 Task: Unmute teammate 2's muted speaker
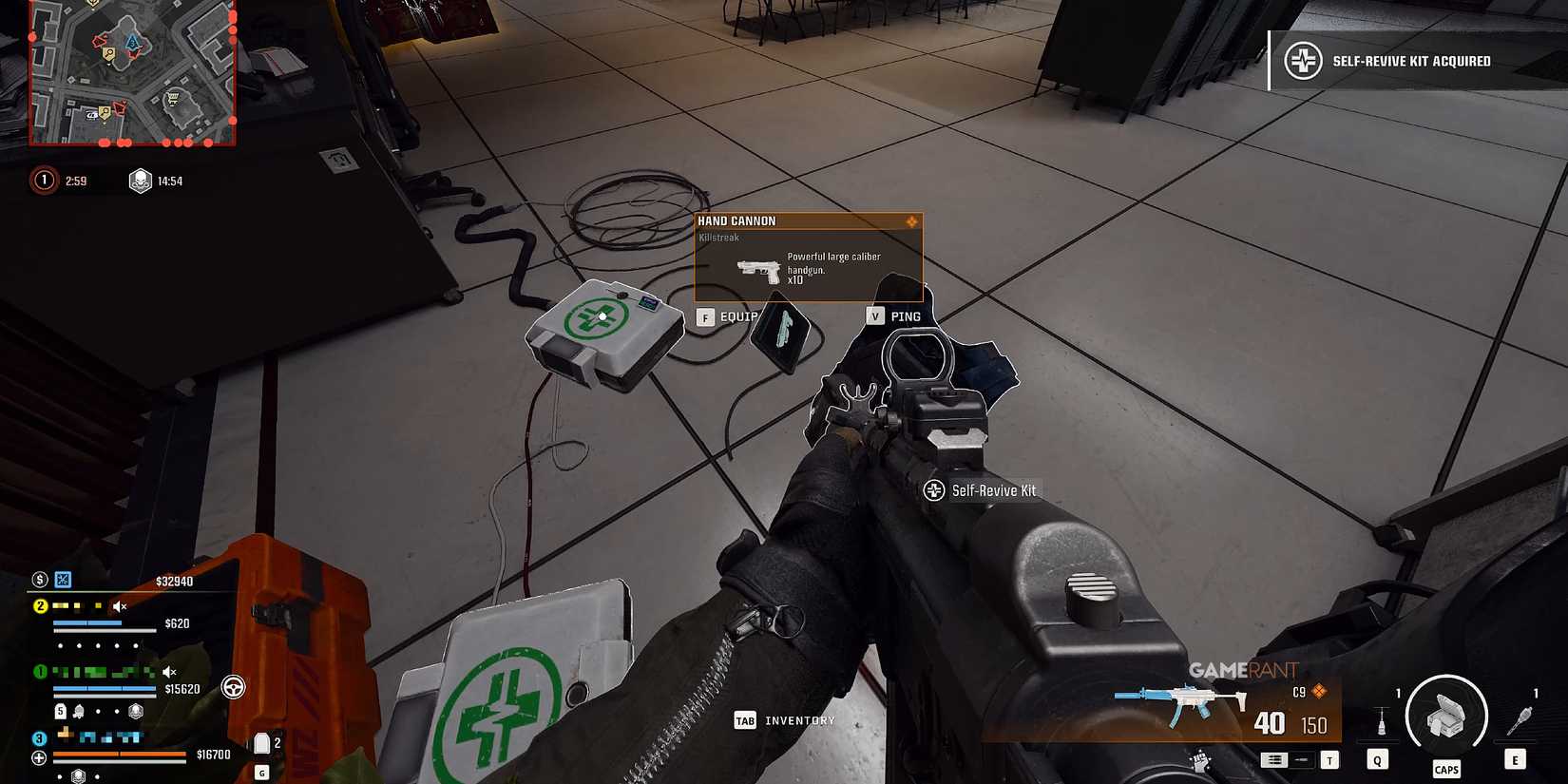pyautogui.click(x=118, y=607)
